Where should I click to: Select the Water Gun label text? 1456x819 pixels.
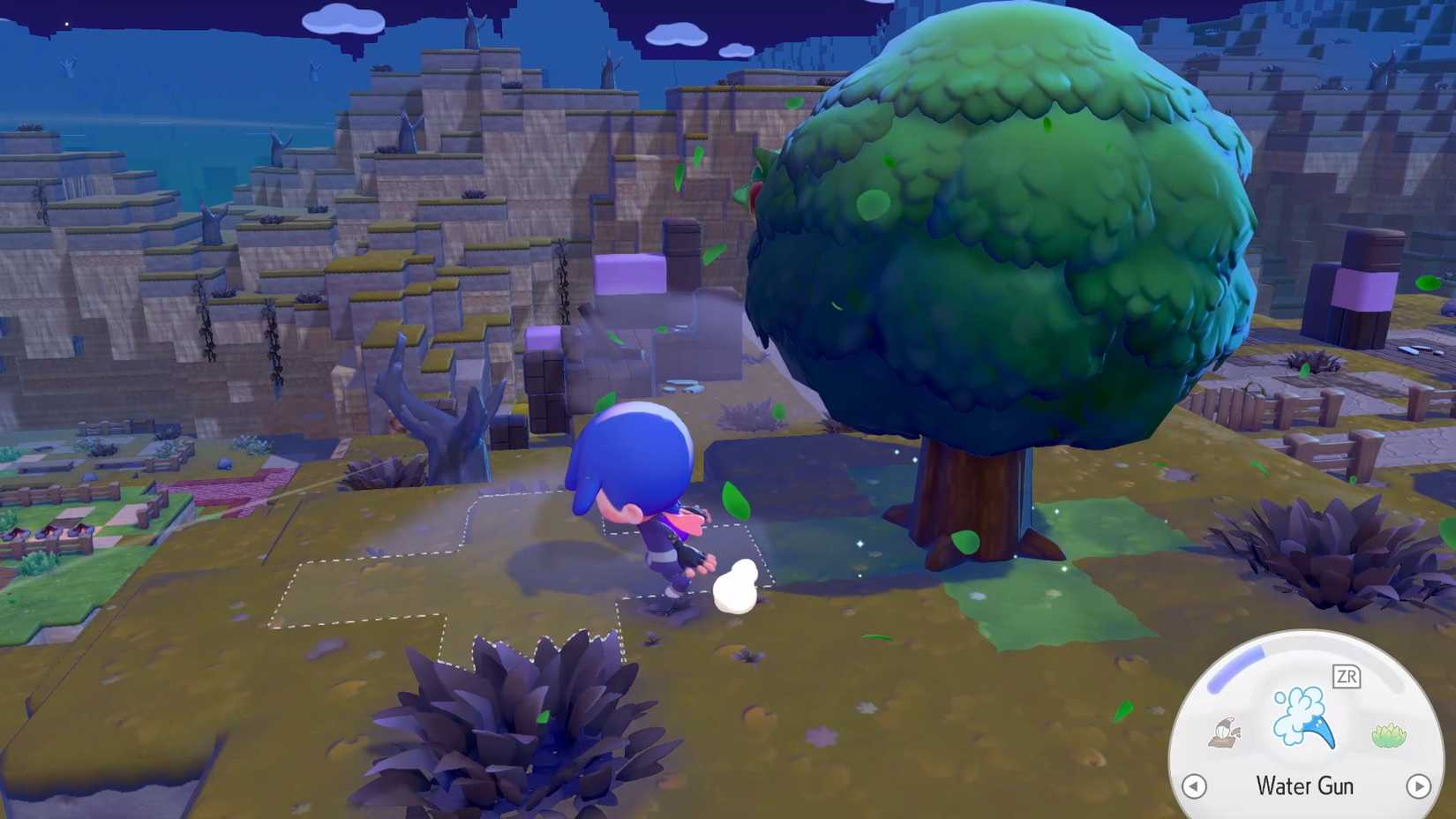(1306, 785)
